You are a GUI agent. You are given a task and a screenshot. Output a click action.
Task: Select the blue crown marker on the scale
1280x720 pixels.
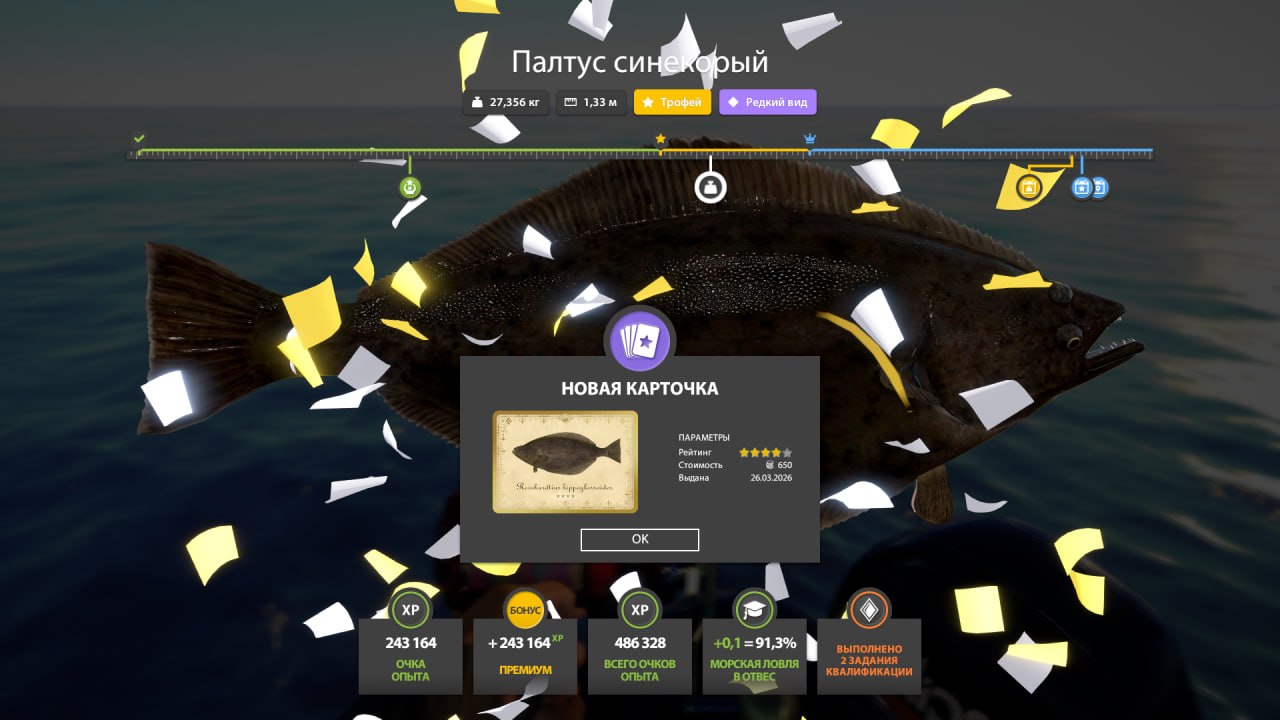[x=809, y=139]
